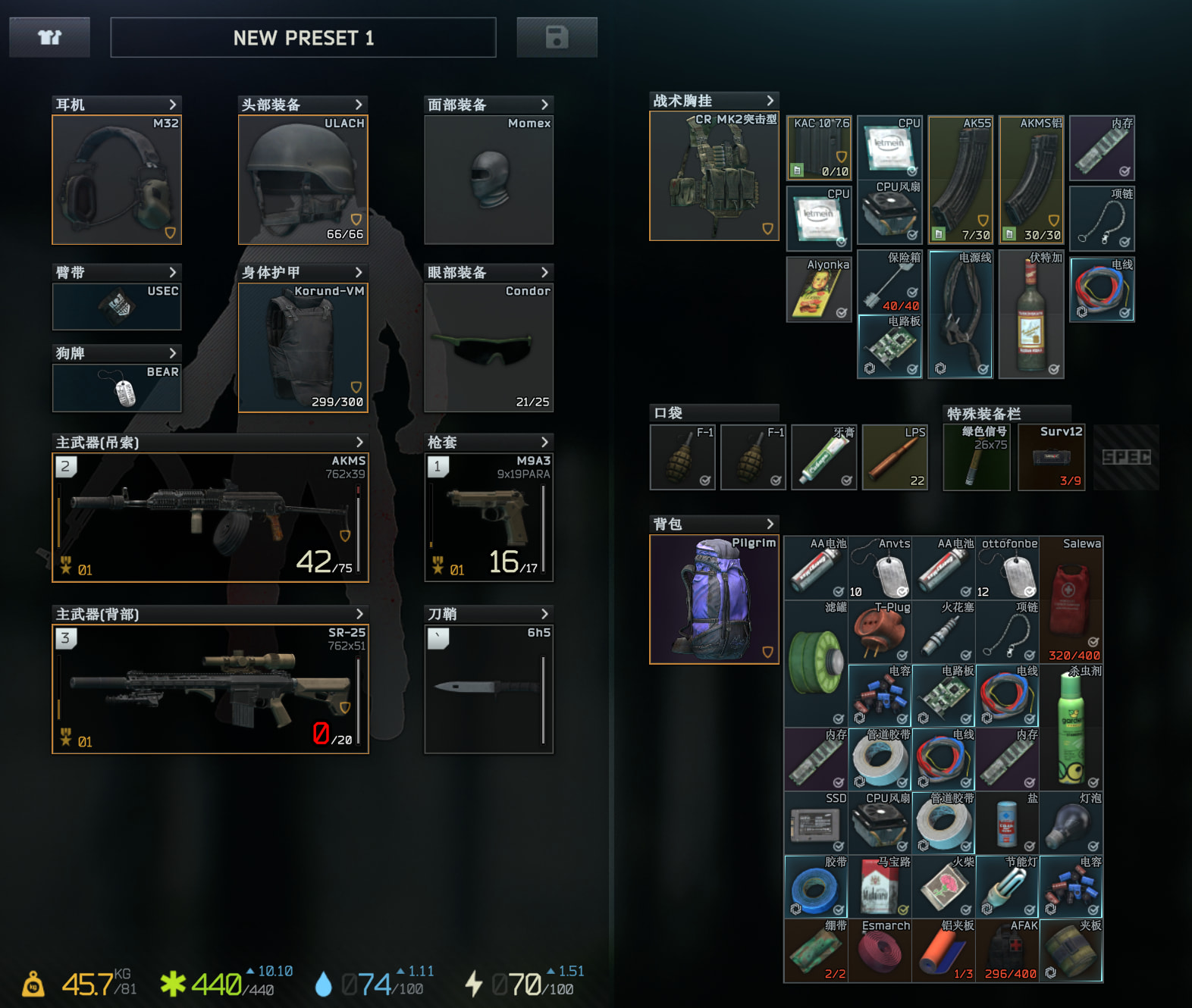The image size is (1192, 1008).
Task: Open the outfit presets shirt icon
Action: tap(49, 37)
